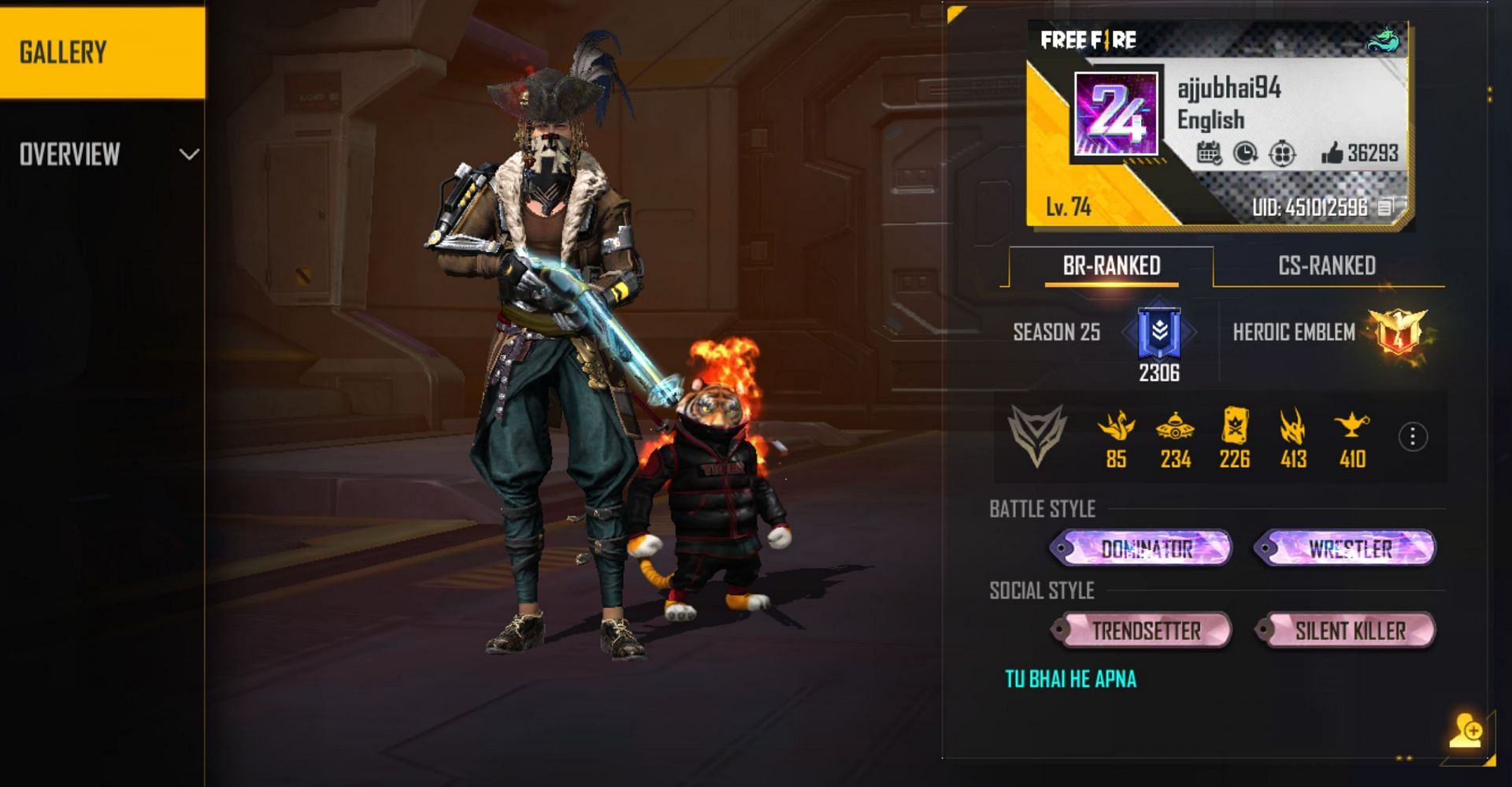Image resolution: width=1512 pixels, height=787 pixels.
Task: Switch to the BR-Ranked tab
Action: [1111, 266]
